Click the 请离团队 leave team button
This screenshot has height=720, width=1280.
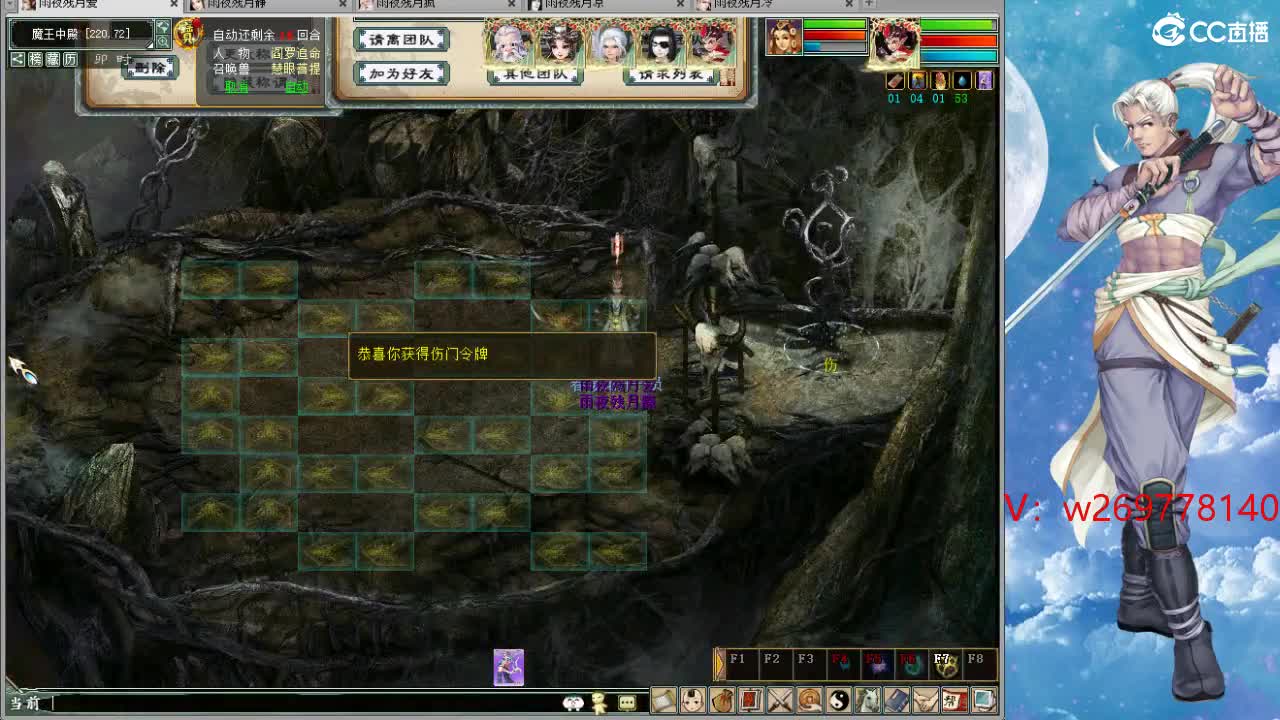[400, 40]
